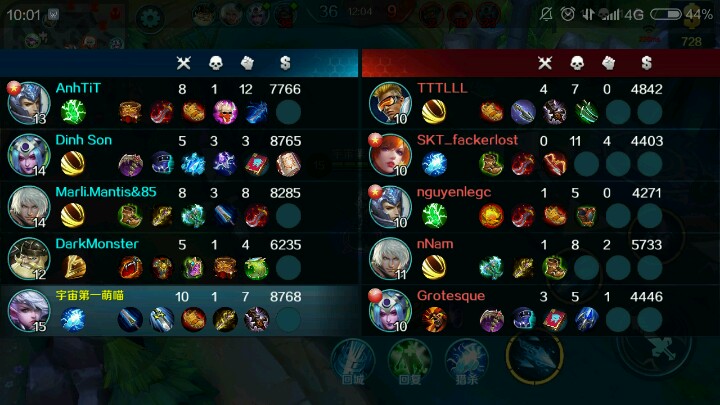This screenshot has height=405, width=720.
Task: Select SKT_fackerlost's scoreboard row
Action: (540, 153)
